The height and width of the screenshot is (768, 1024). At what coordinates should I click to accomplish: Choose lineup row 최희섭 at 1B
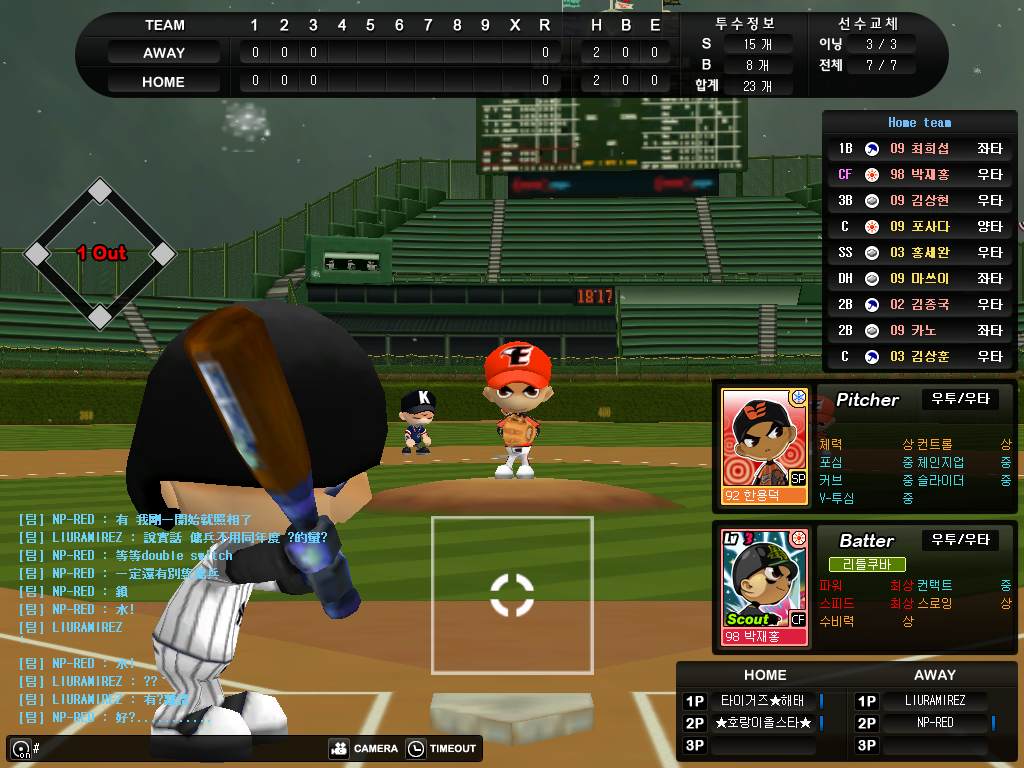[x=920, y=149]
